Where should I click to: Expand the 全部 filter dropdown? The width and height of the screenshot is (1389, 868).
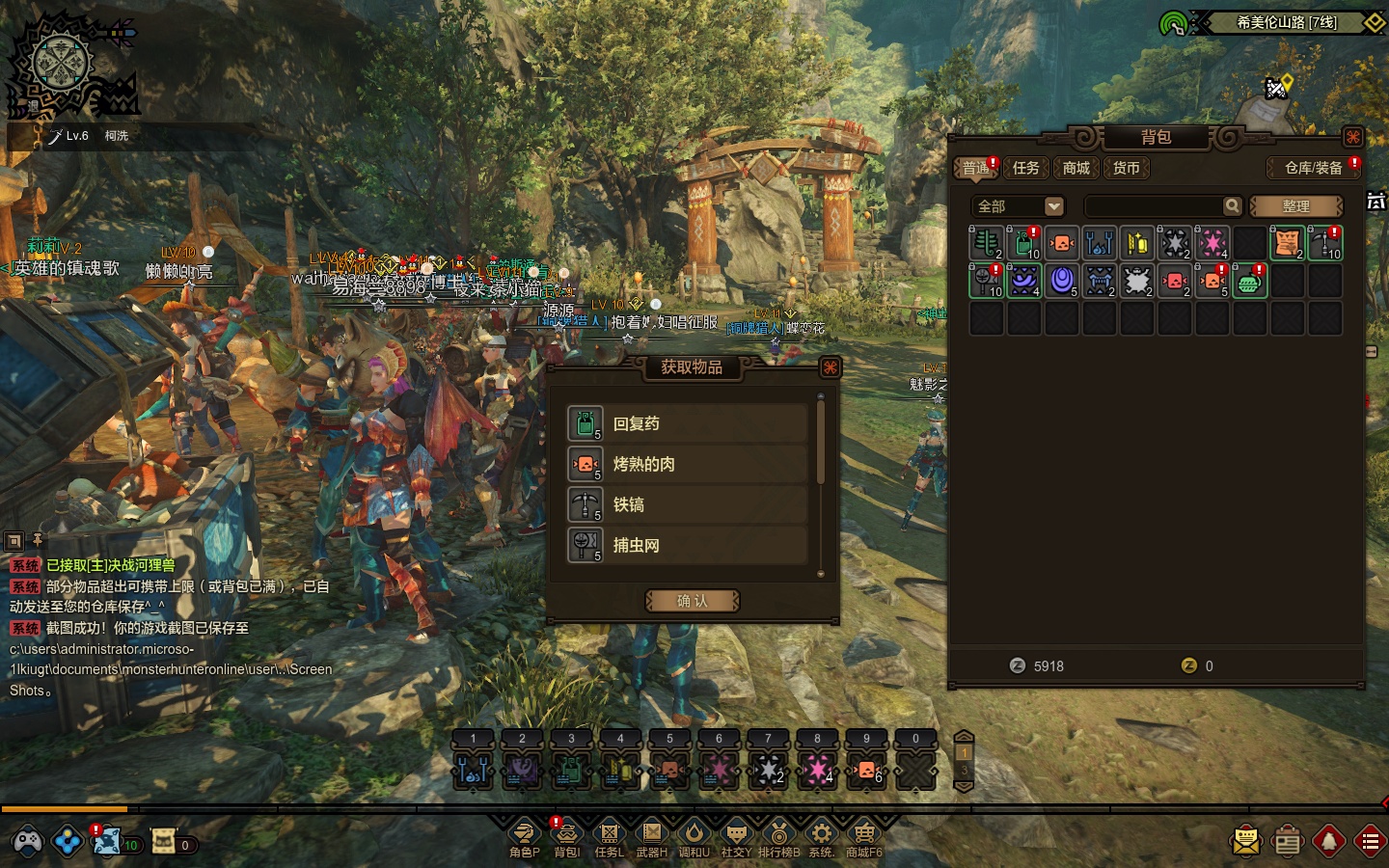(1053, 206)
